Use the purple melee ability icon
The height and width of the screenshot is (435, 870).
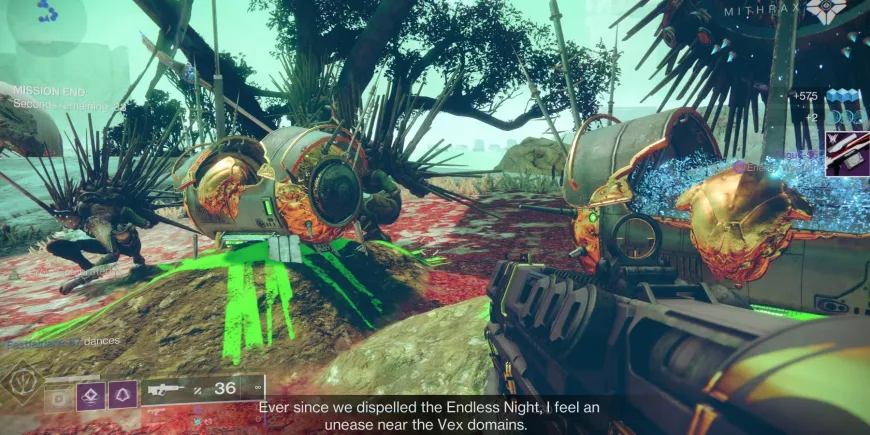[x=123, y=395]
